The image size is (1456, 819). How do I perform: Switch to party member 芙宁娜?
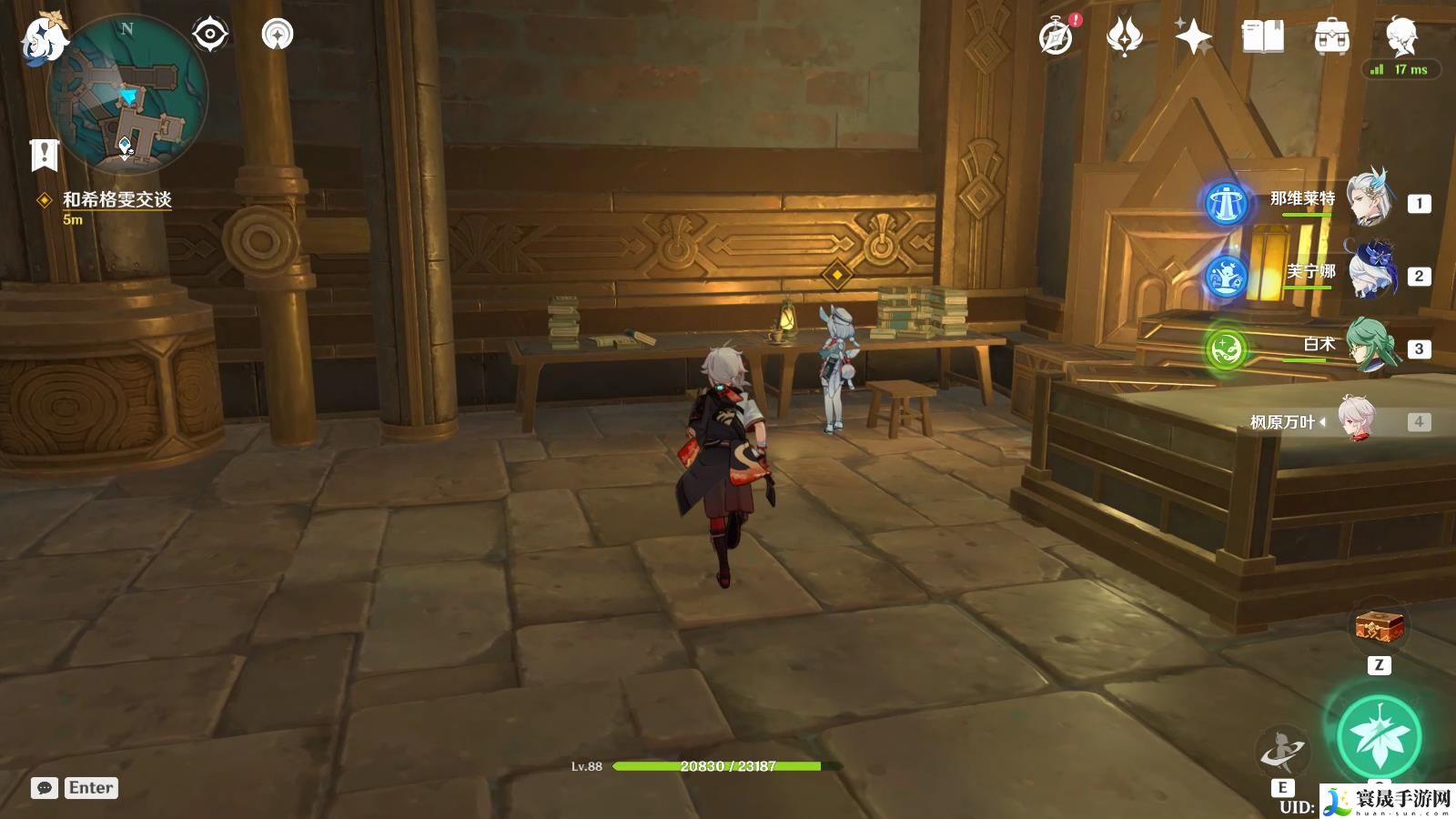click(x=1368, y=272)
